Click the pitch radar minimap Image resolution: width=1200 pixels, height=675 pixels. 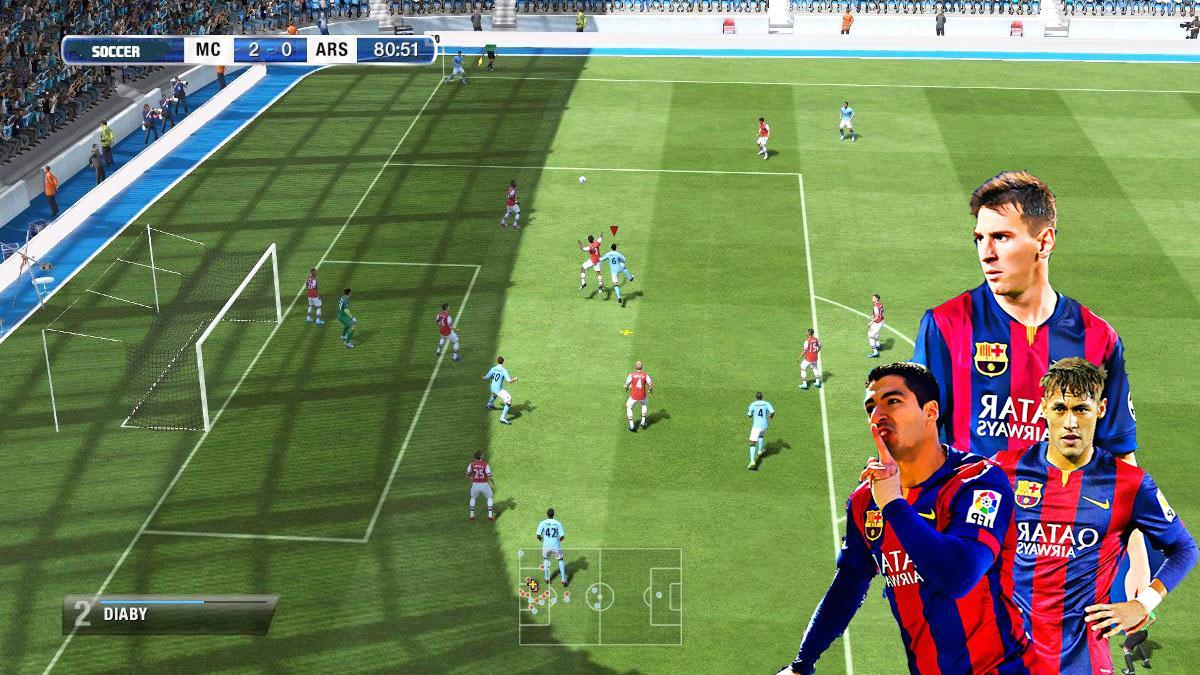pos(600,597)
